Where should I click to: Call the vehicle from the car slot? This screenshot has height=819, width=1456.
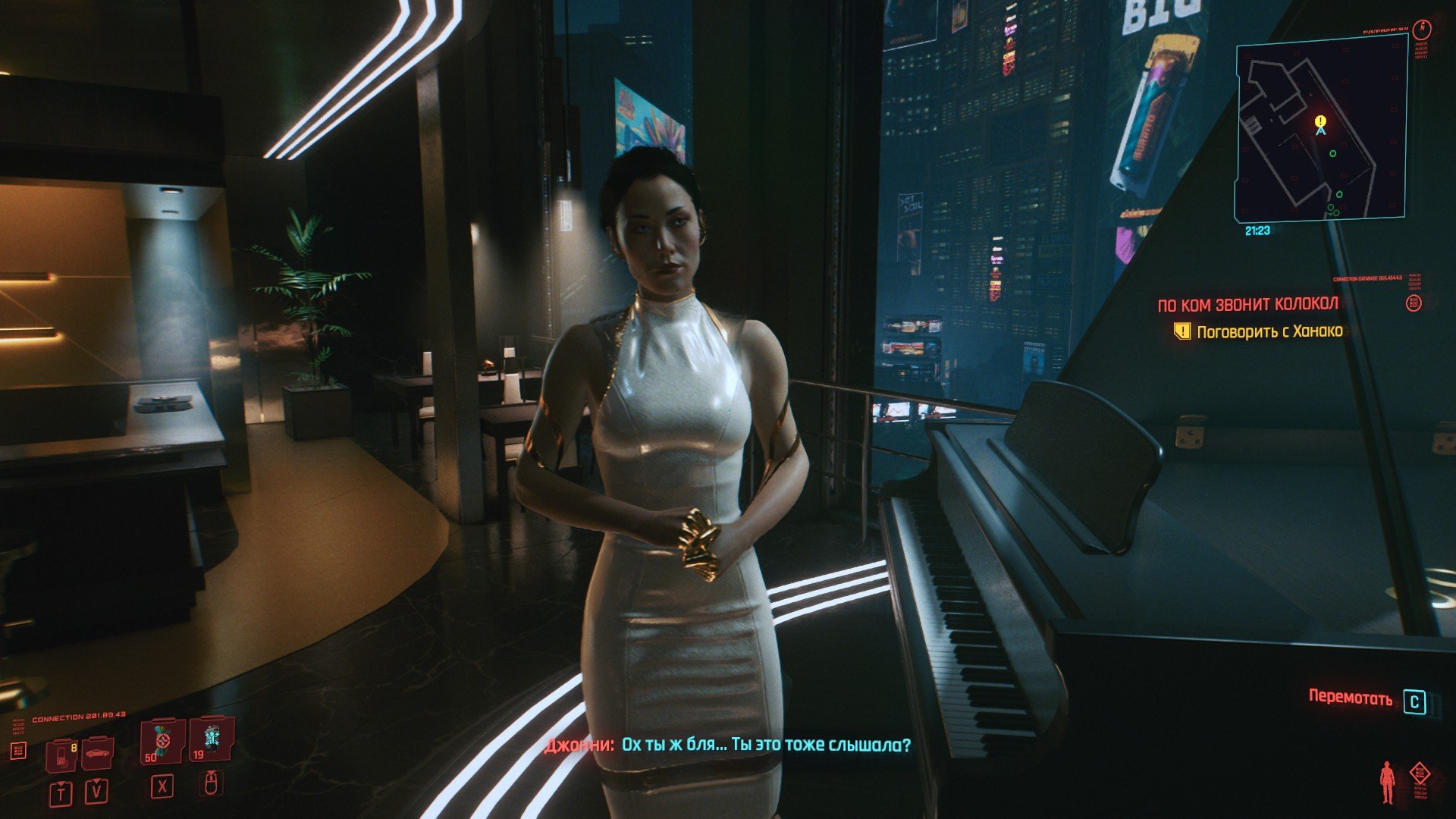(x=97, y=752)
